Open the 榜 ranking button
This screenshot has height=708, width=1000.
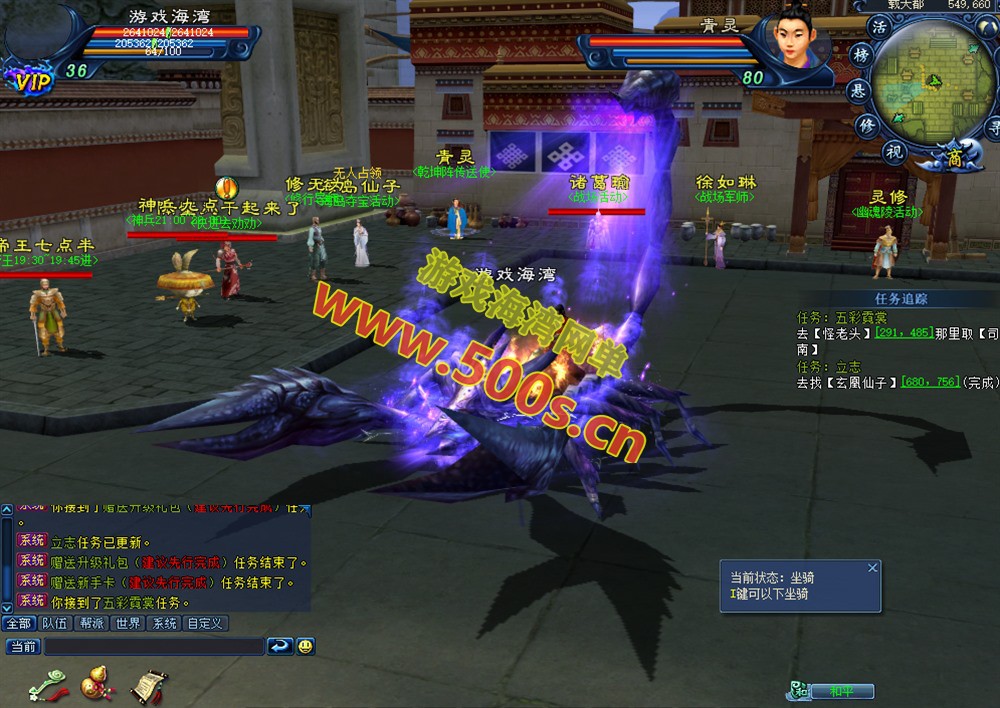(860, 55)
